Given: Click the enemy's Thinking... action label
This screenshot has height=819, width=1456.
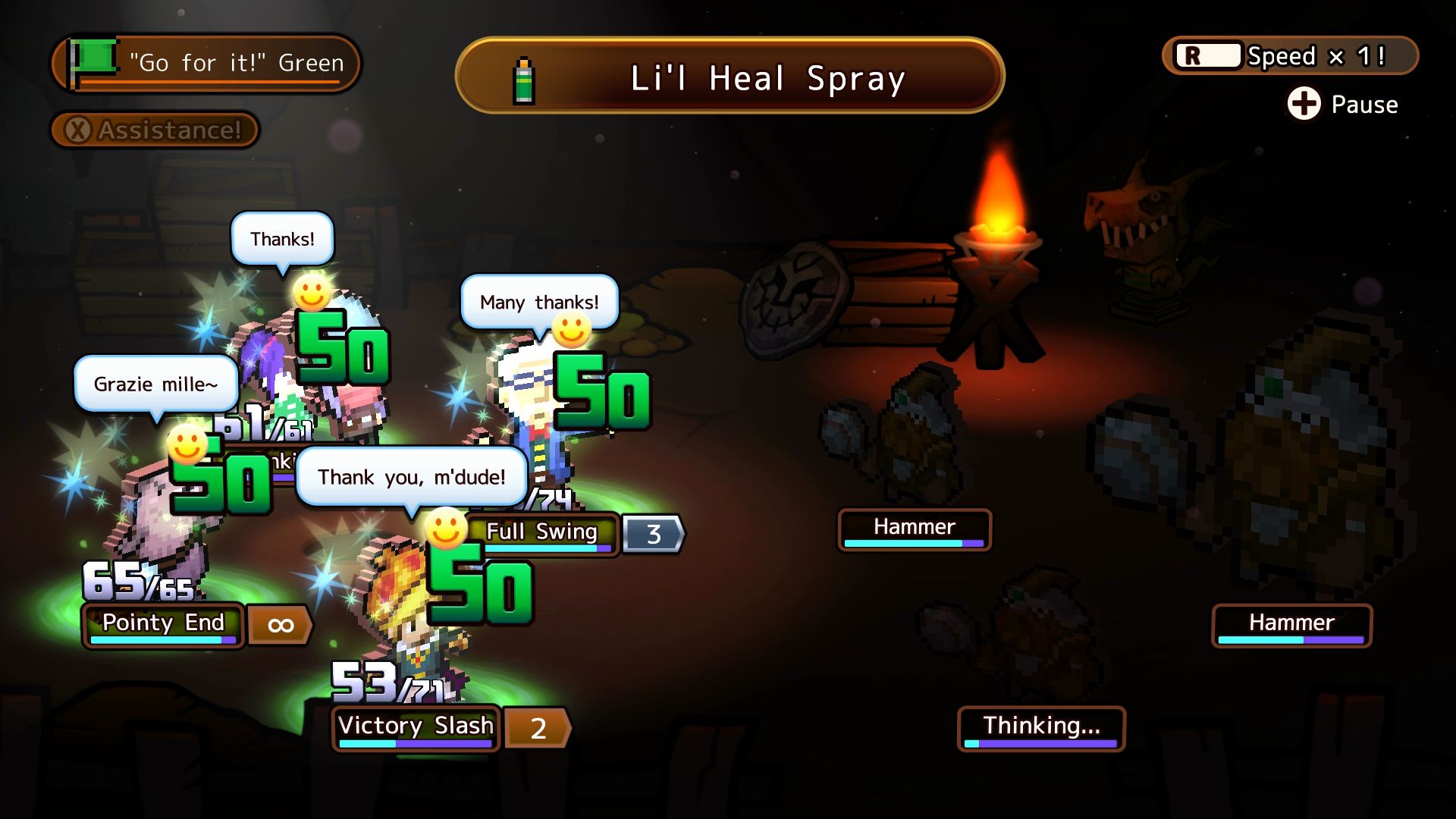Looking at the screenshot, I should coord(1040,727).
